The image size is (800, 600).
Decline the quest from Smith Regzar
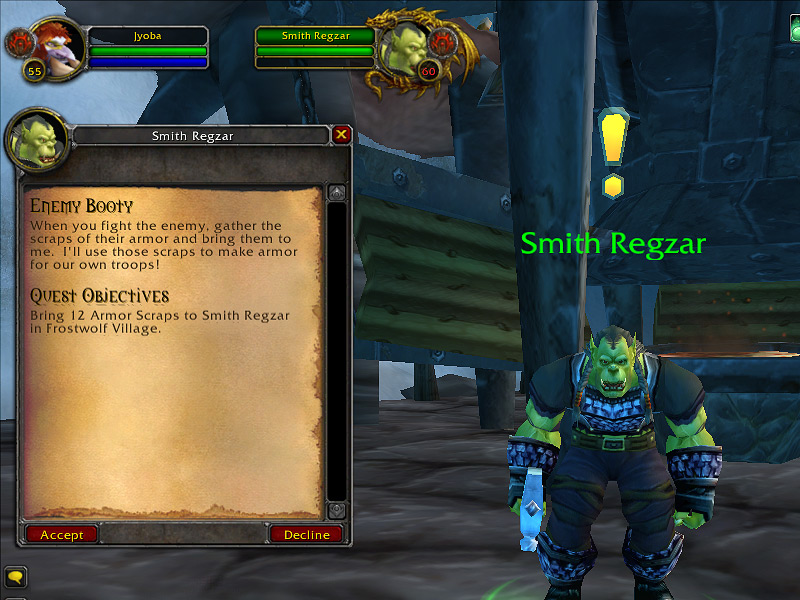[306, 535]
